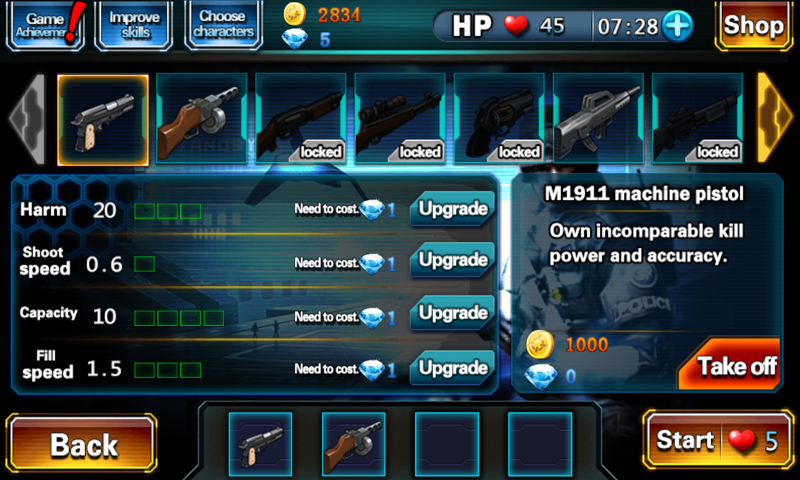Show previous weapons with left arrow
The height and width of the screenshot is (480, 800).
coord(25,119)
